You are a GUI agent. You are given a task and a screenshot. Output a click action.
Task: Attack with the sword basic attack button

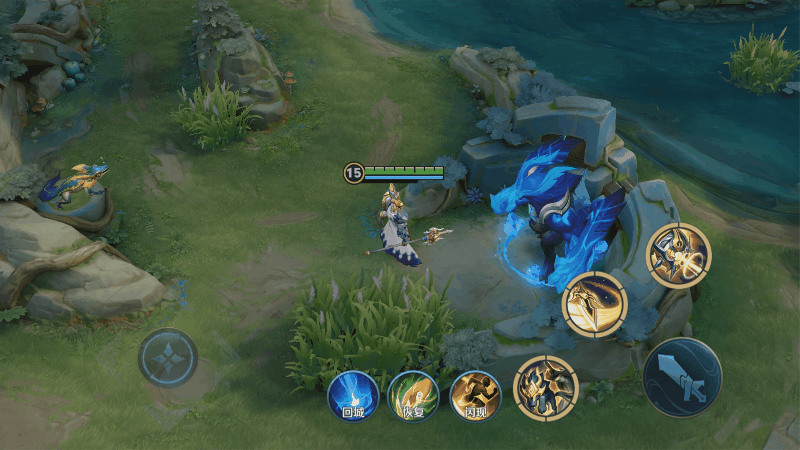click(x=683, y=377)
